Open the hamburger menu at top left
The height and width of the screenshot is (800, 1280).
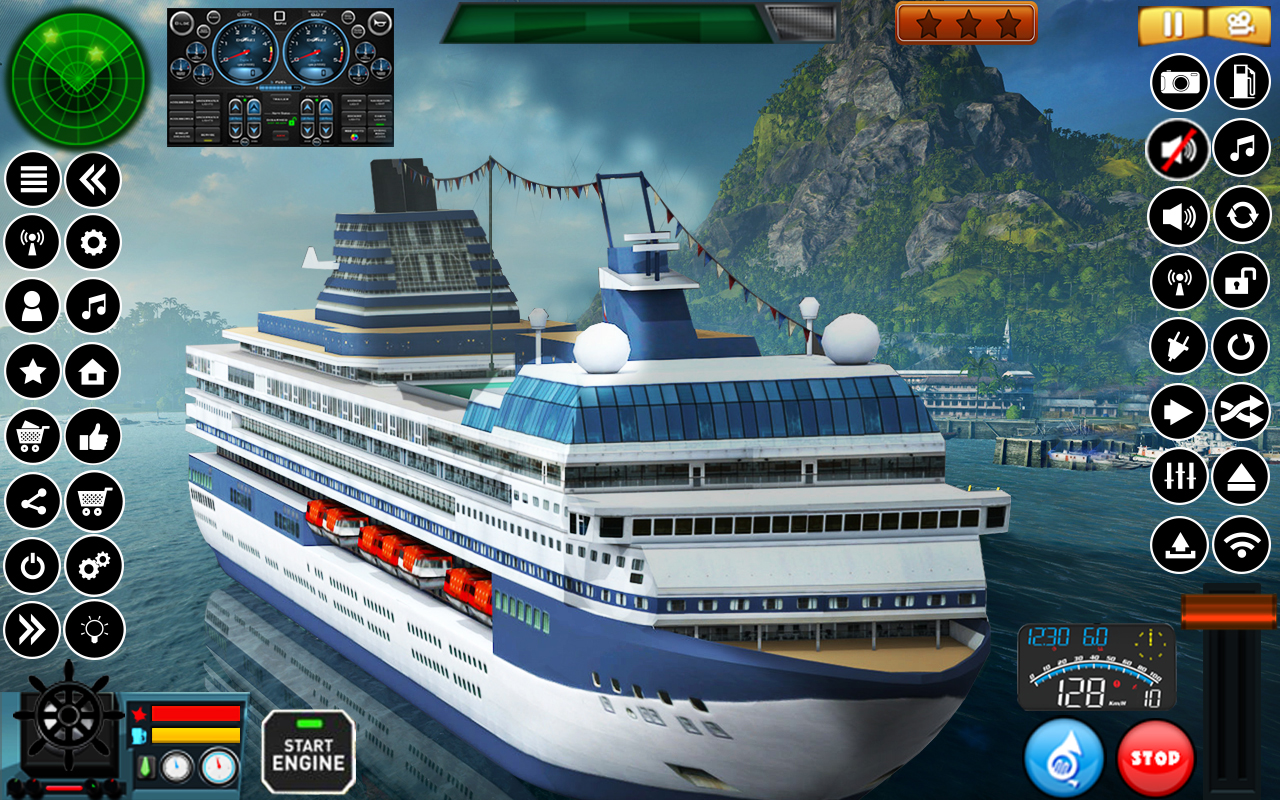pos(32,177)
